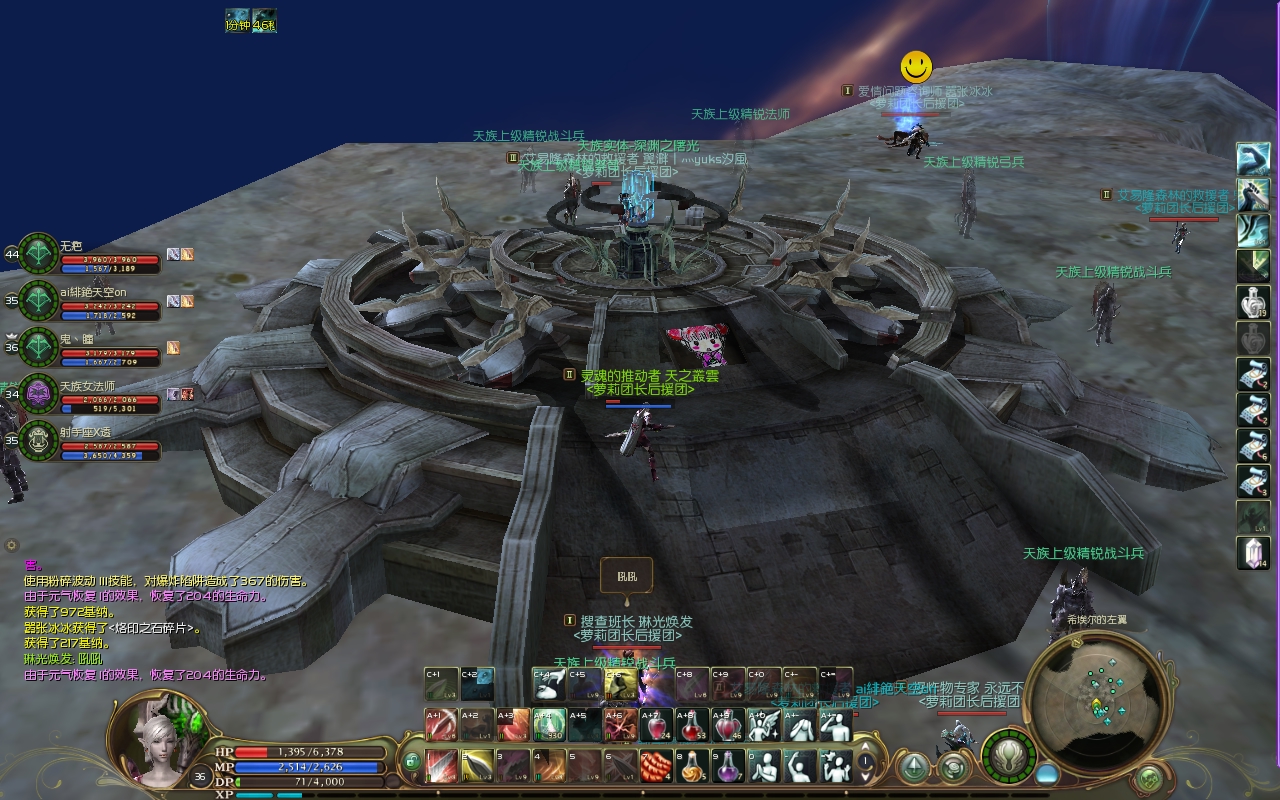Viewport: 1280px width, 800px height.
Task: Activate the green swirl skill showing 930
Action: coord(548,725)
